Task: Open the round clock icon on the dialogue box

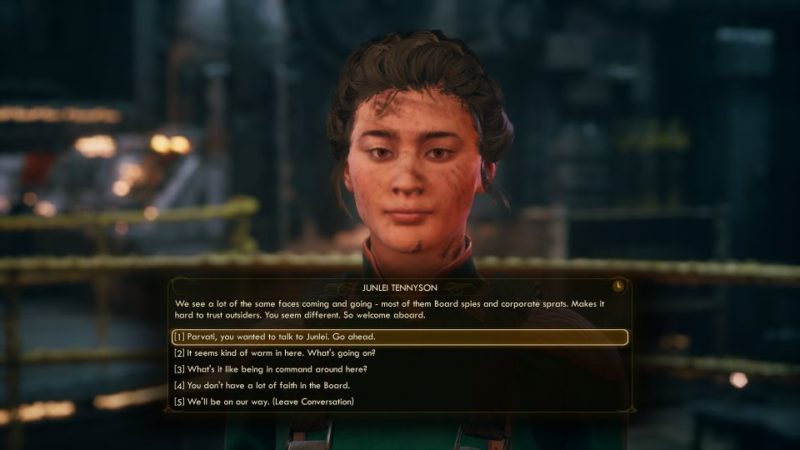Action: click(x=620, y=284)
